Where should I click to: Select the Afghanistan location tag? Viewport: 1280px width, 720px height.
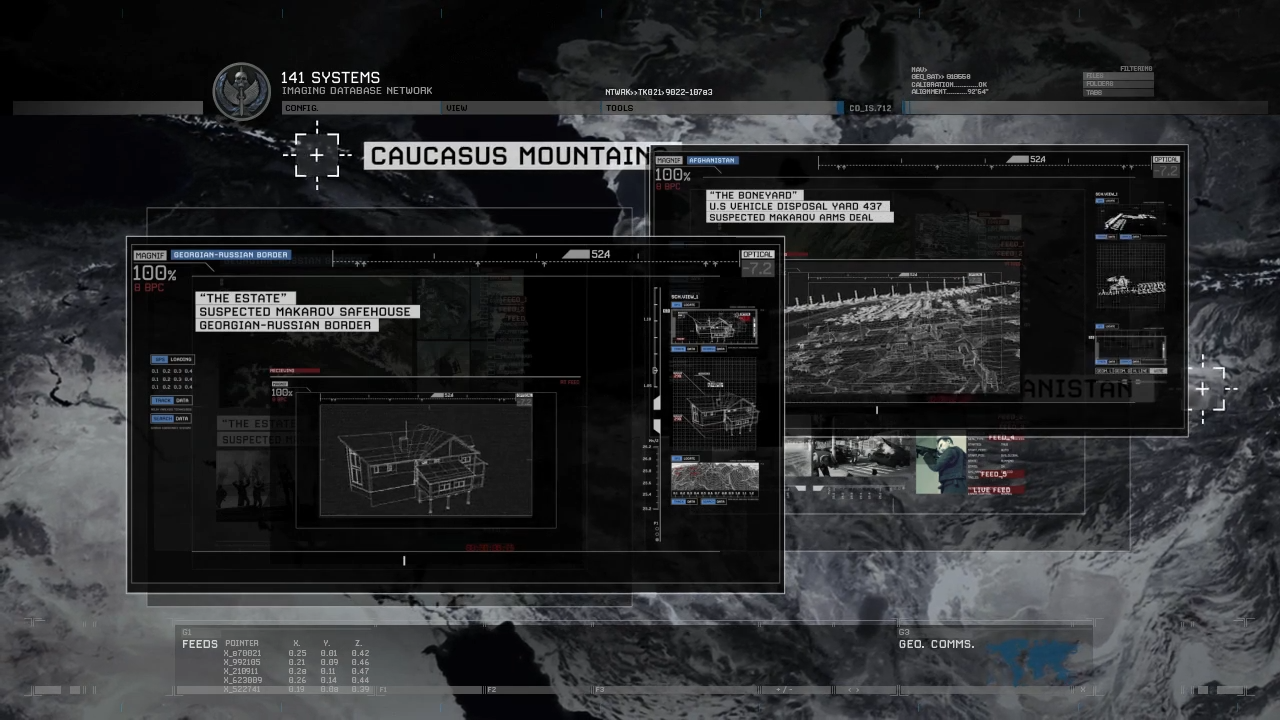coord(712,160)
